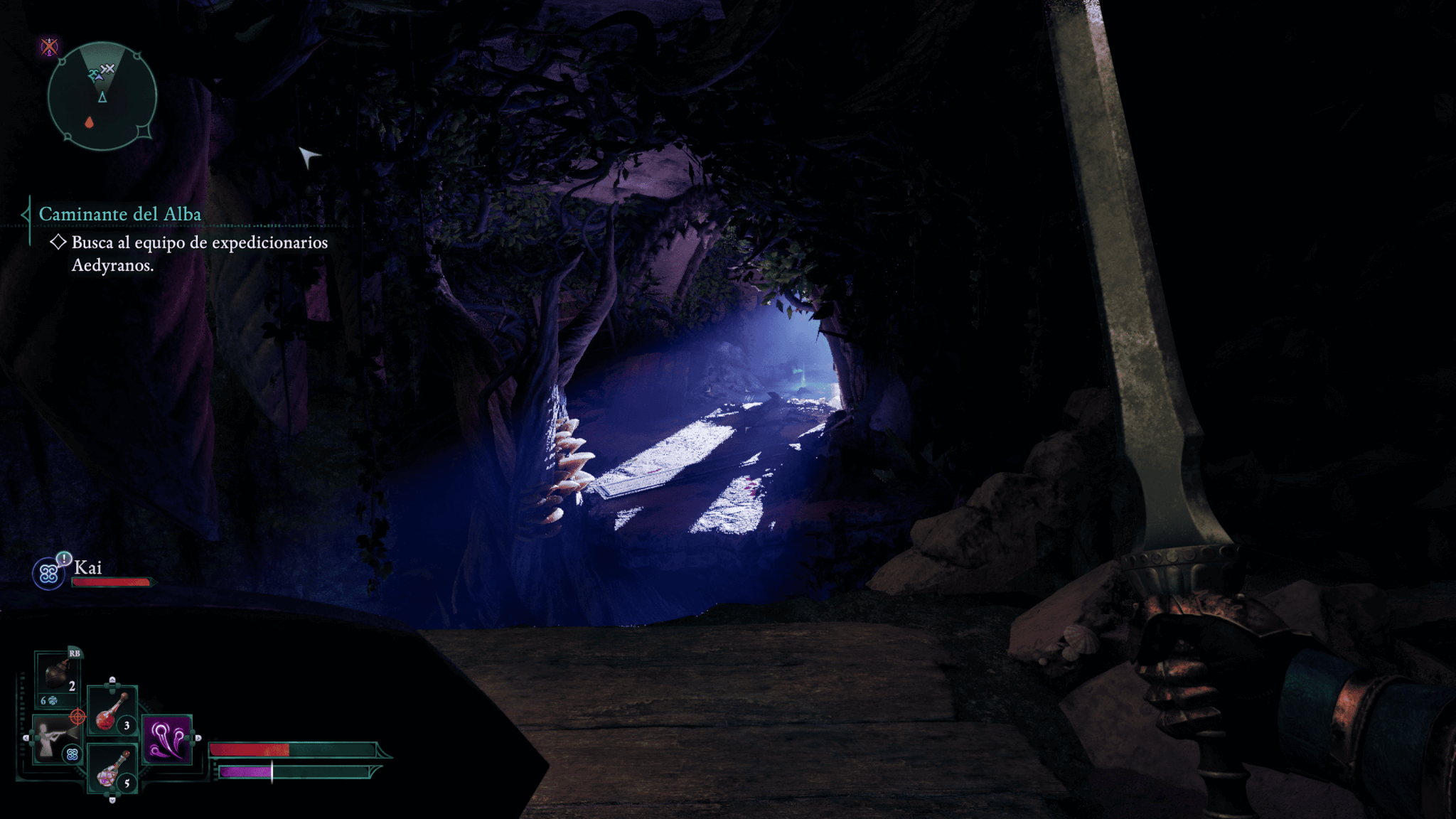This screenshot has width=1456, height=819.
Task: Select the red drop marker on minimap
Action: coord(89,122)
